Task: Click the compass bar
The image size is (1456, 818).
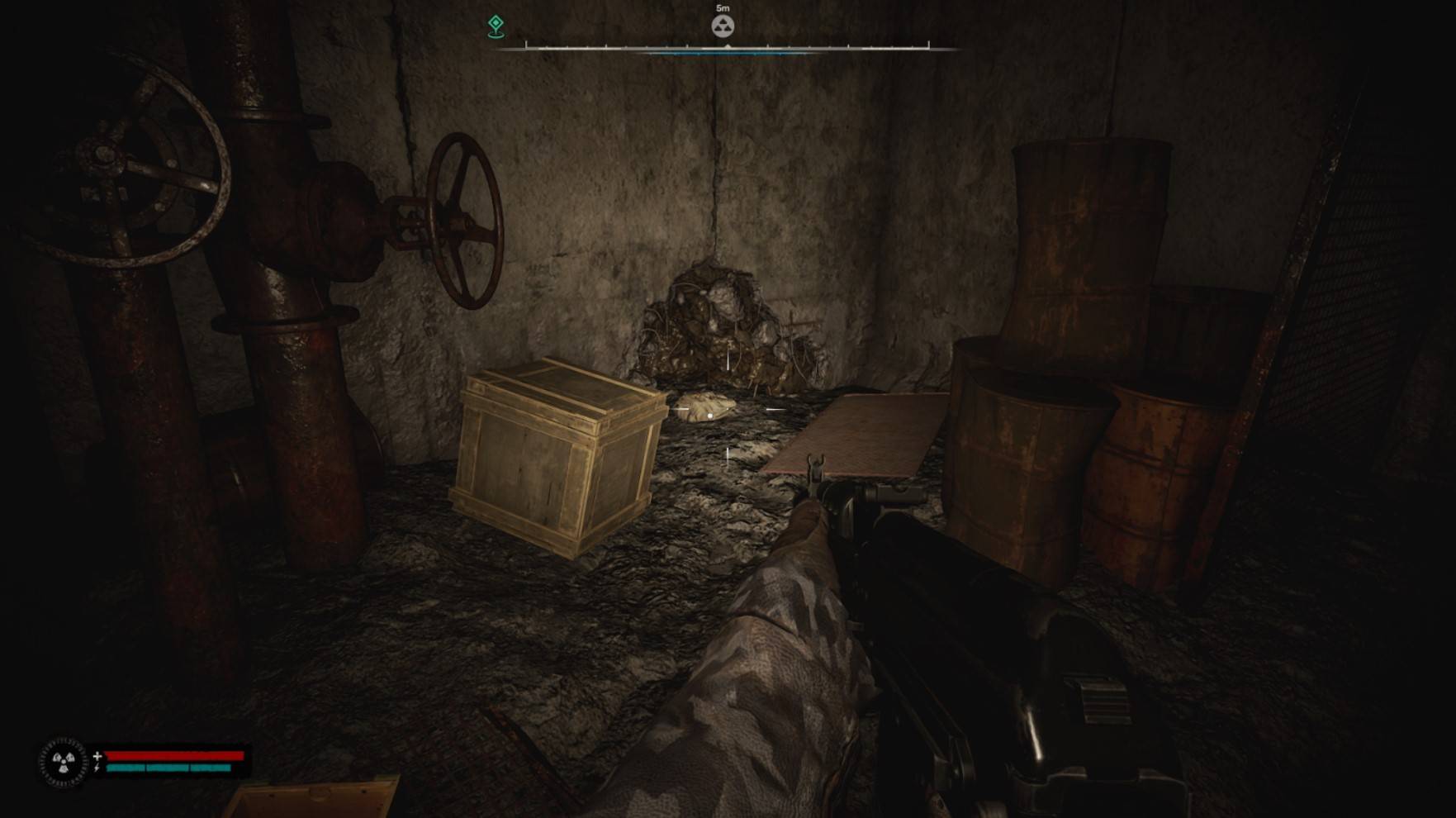Action: (x=727, y=48)
